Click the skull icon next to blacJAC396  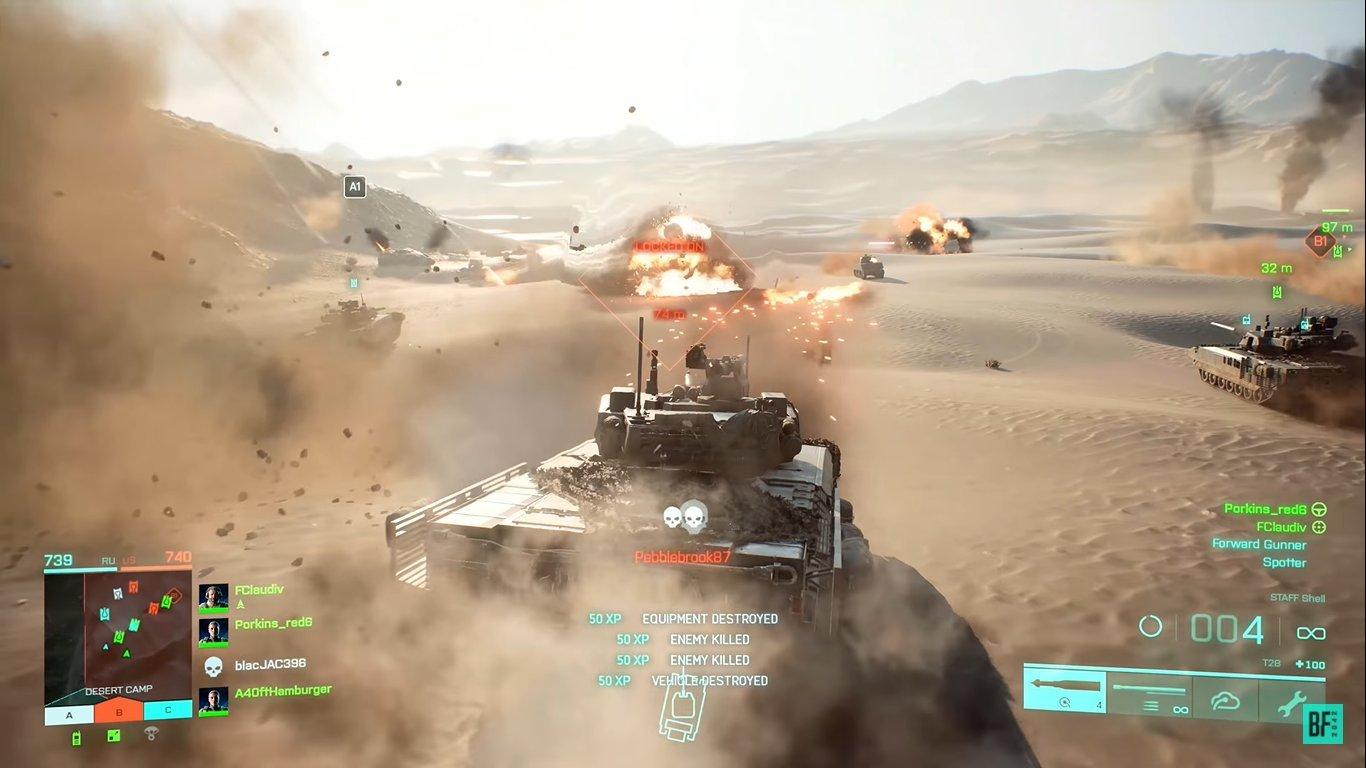click(x=214, y=666)
